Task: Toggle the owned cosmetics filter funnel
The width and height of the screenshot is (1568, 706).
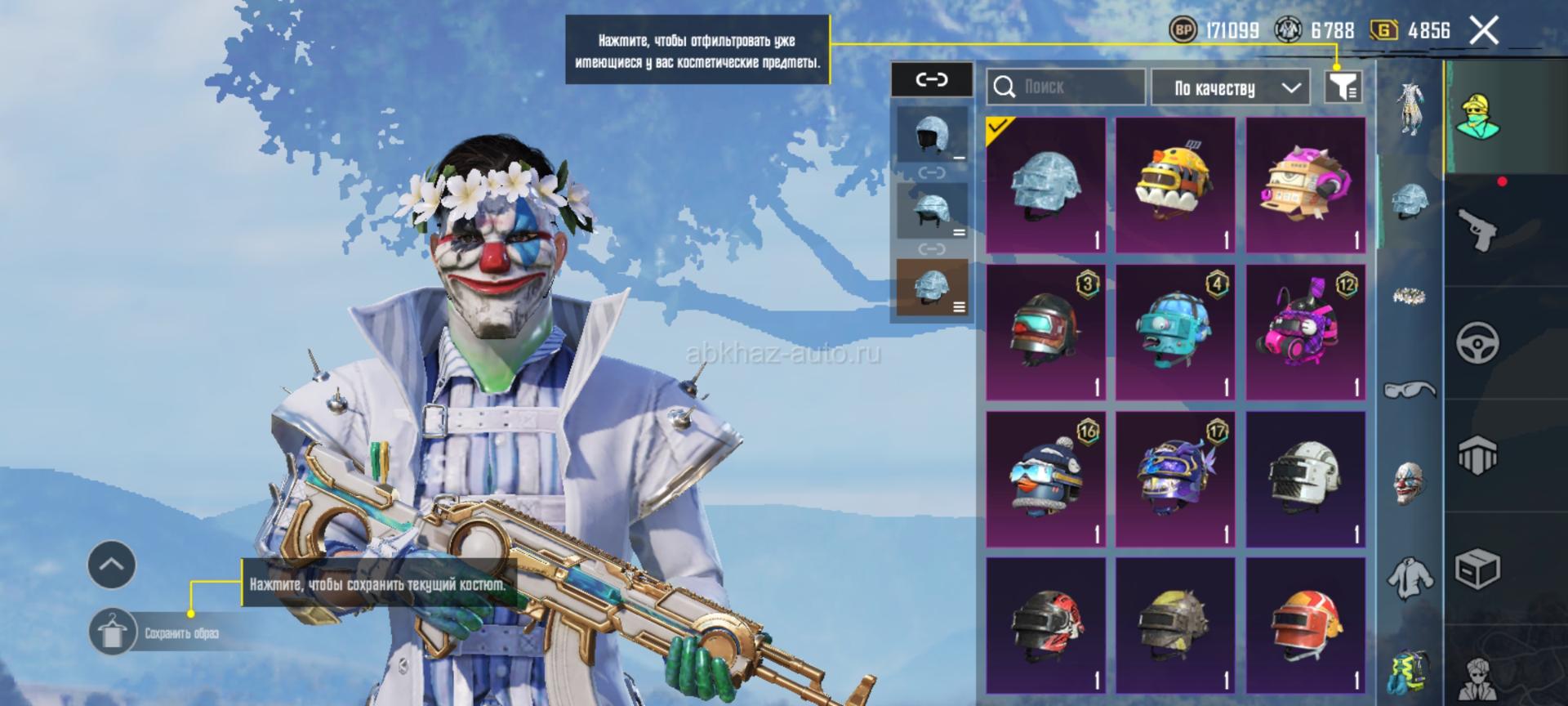Action: (1342, 86)
